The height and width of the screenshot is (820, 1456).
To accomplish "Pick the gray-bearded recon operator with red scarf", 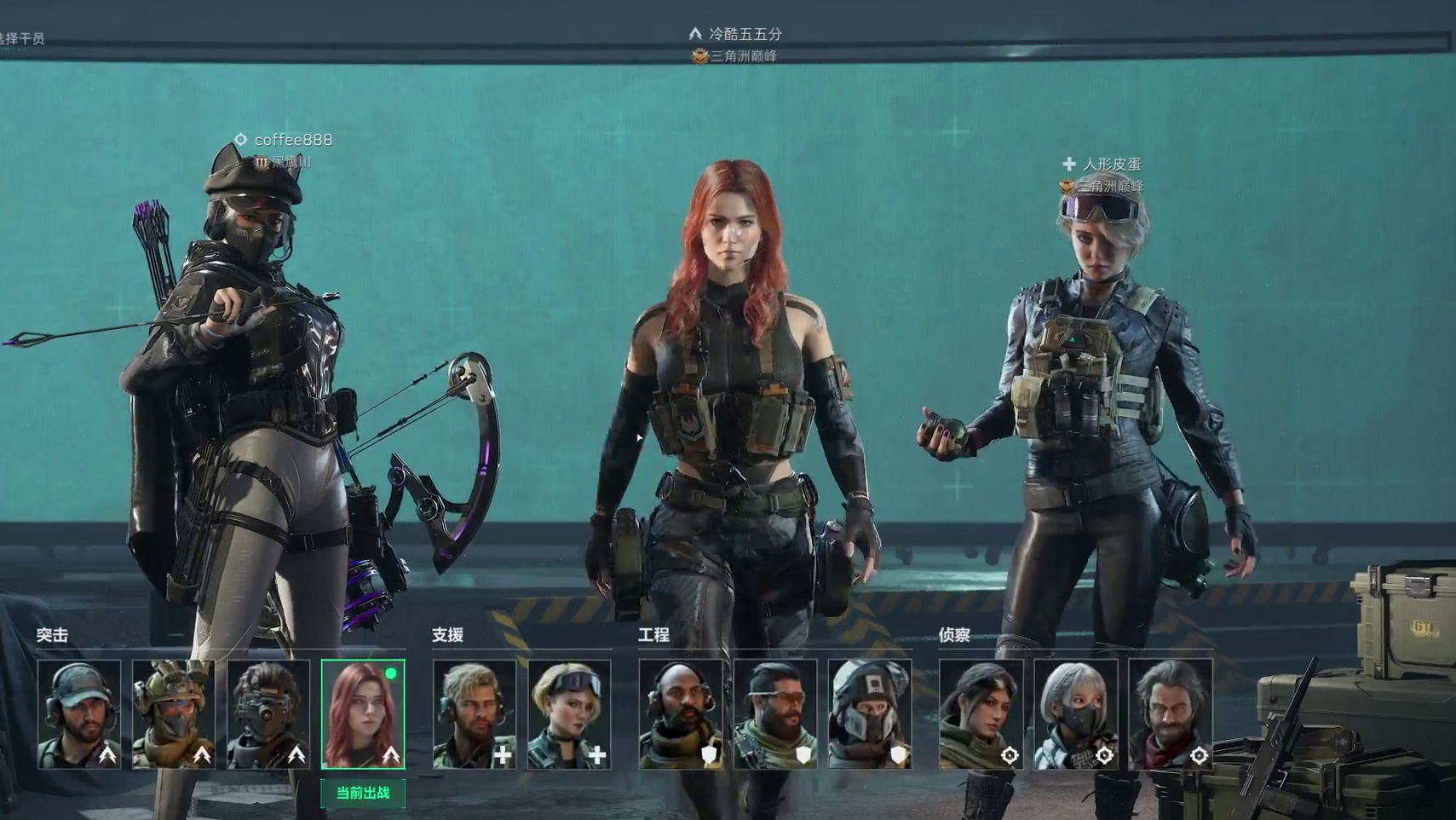I will 1171,714.
